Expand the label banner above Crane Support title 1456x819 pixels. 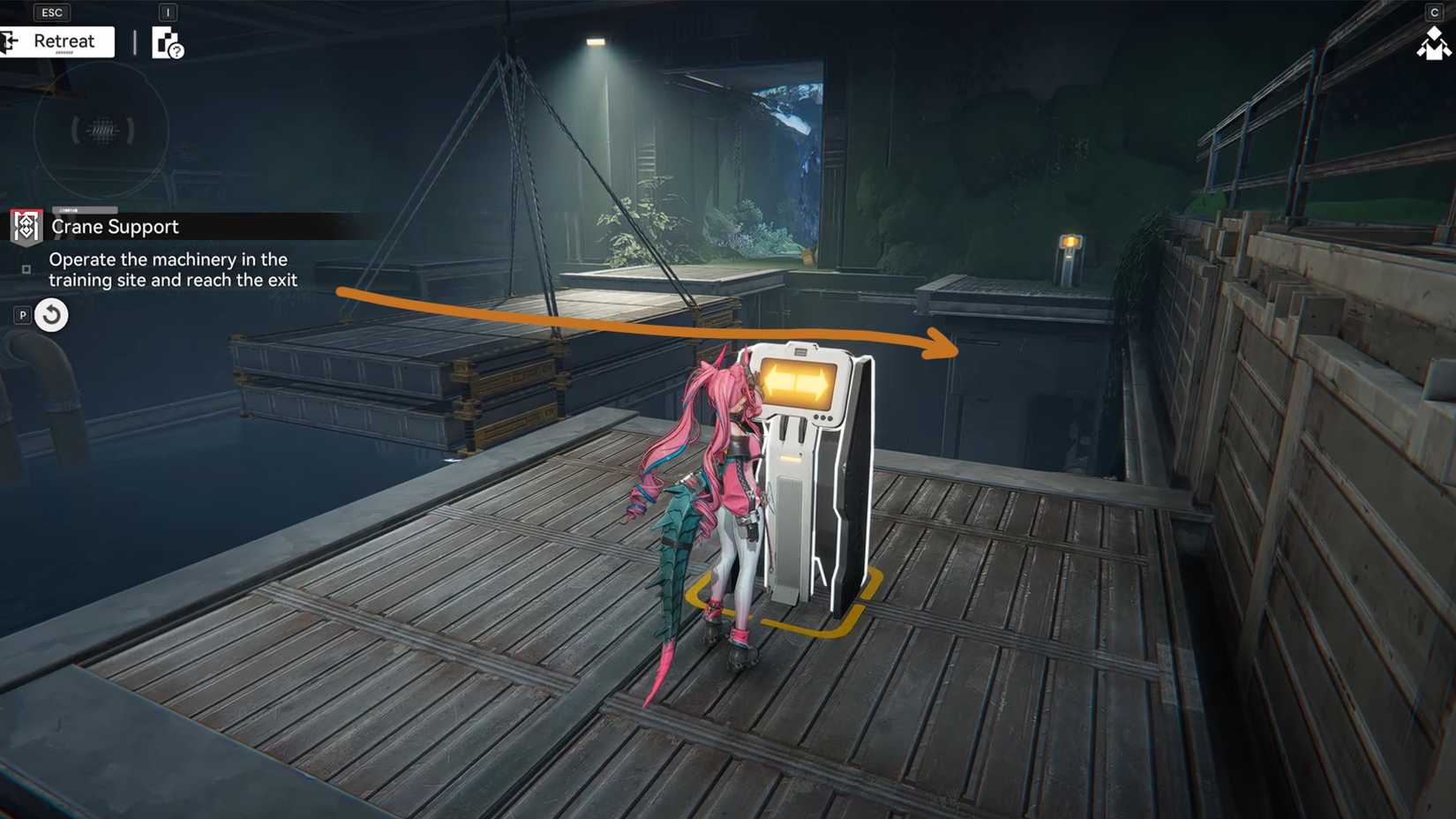coord(84,210)
